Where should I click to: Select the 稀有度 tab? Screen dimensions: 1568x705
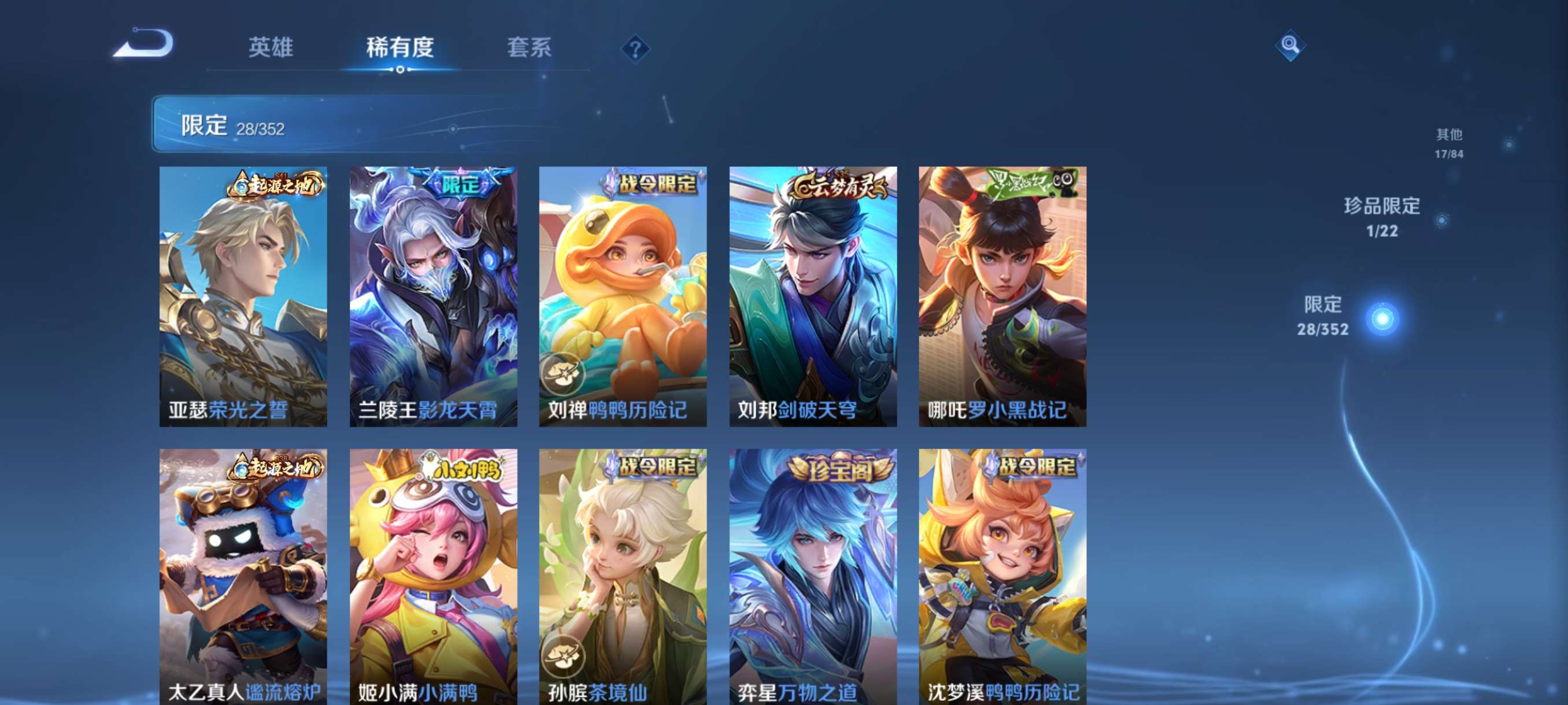click(x=400, y=47)
